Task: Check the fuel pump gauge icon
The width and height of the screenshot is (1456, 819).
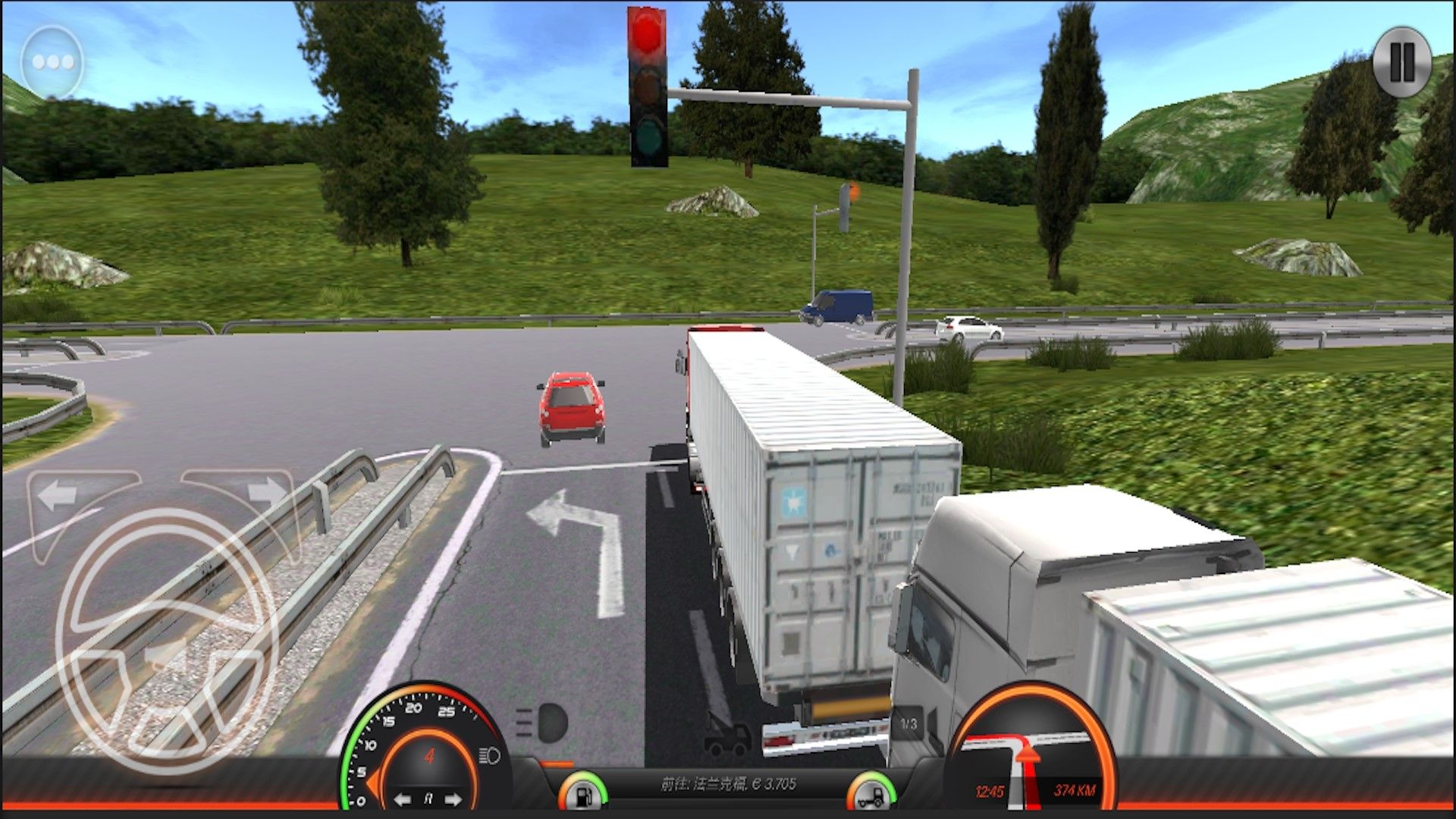Action: pyautogui.click(x=583, y=793)
